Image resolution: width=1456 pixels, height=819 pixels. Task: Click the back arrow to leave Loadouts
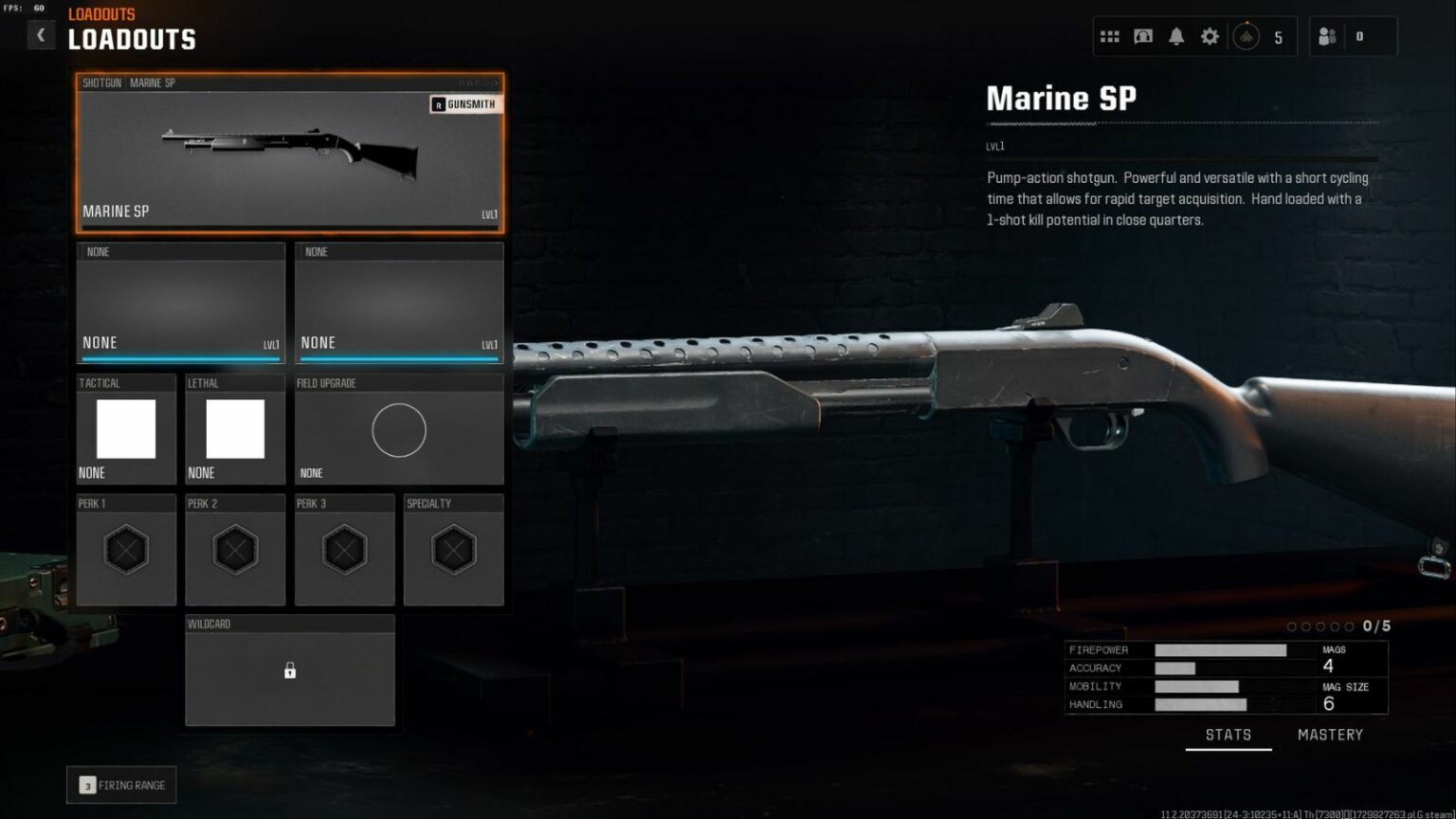point(41,34)
